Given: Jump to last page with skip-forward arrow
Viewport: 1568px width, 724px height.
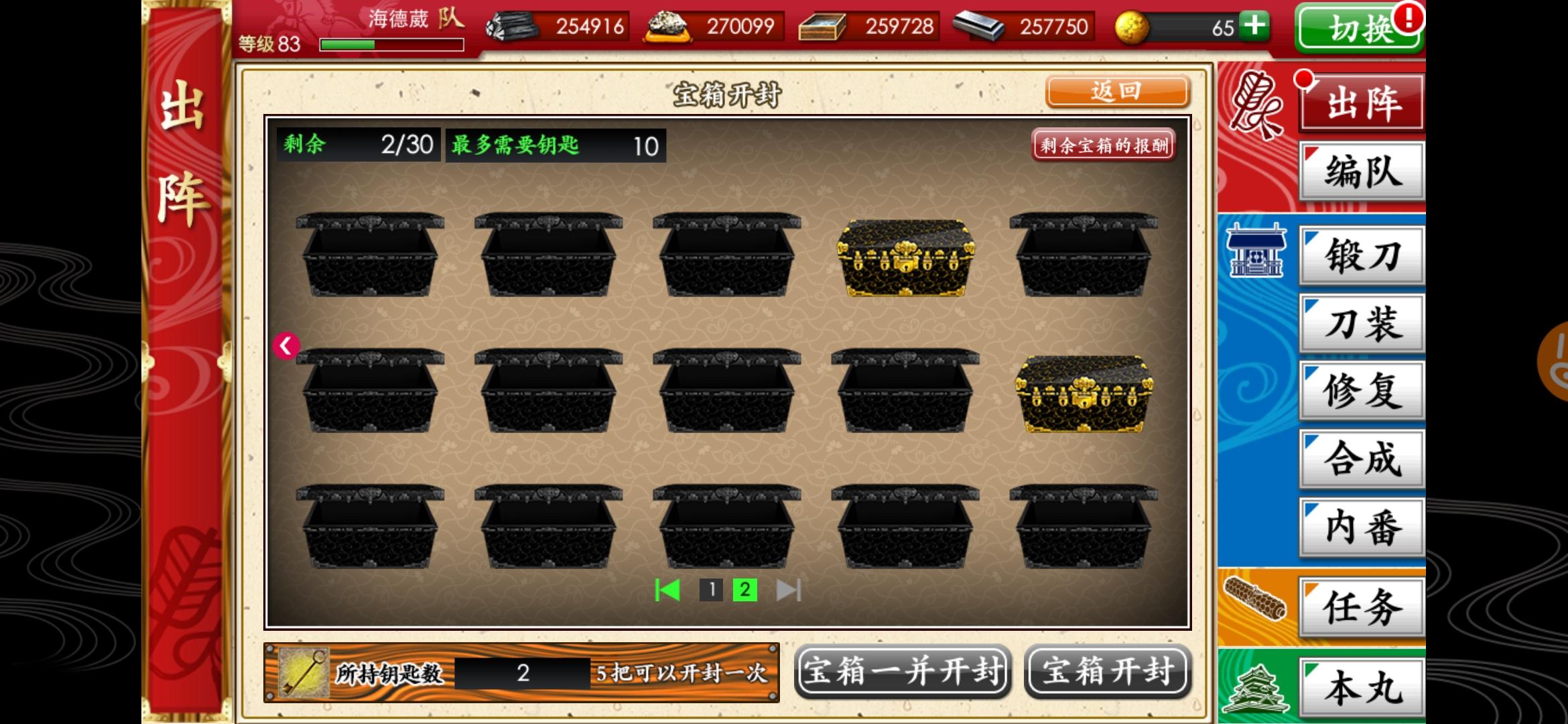Looking at the screenshot, I should tap(789, 591).
